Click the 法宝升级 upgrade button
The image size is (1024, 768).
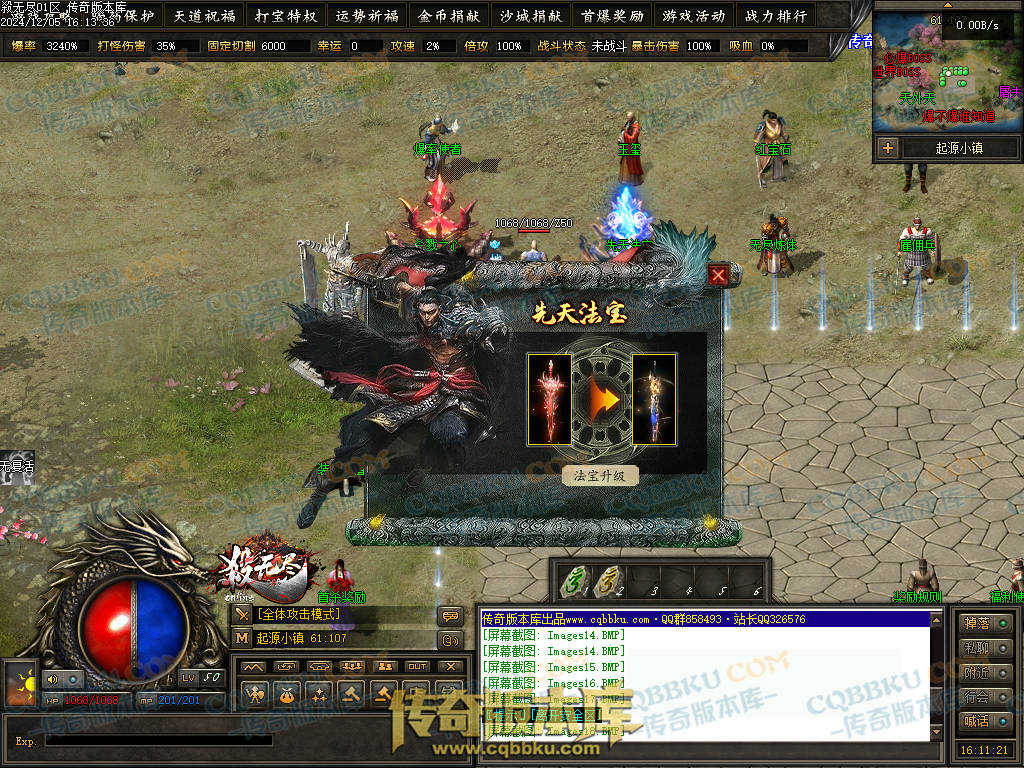(600, 475)
